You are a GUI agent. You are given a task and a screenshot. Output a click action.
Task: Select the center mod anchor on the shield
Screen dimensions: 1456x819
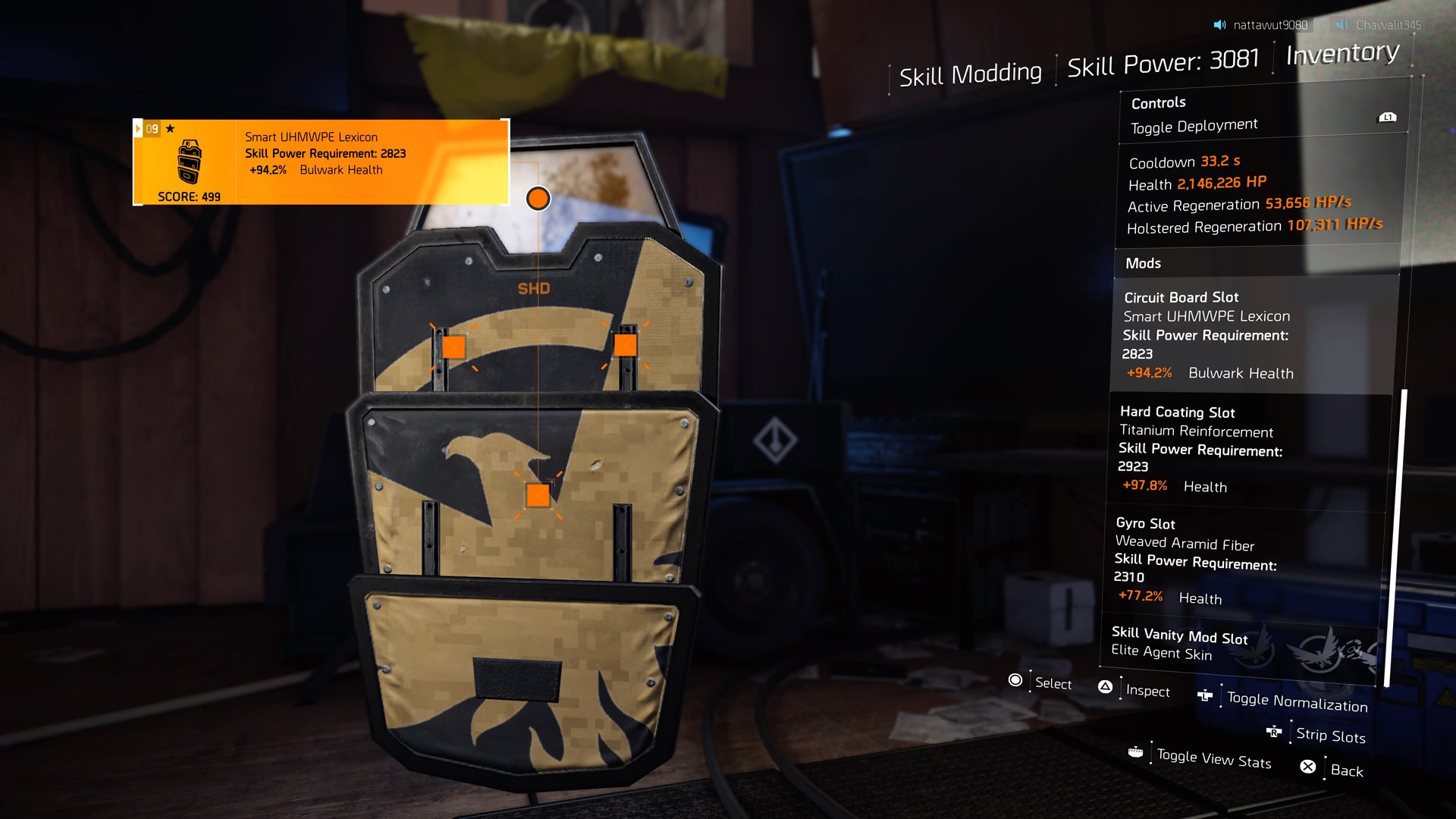tap(538, 496)
